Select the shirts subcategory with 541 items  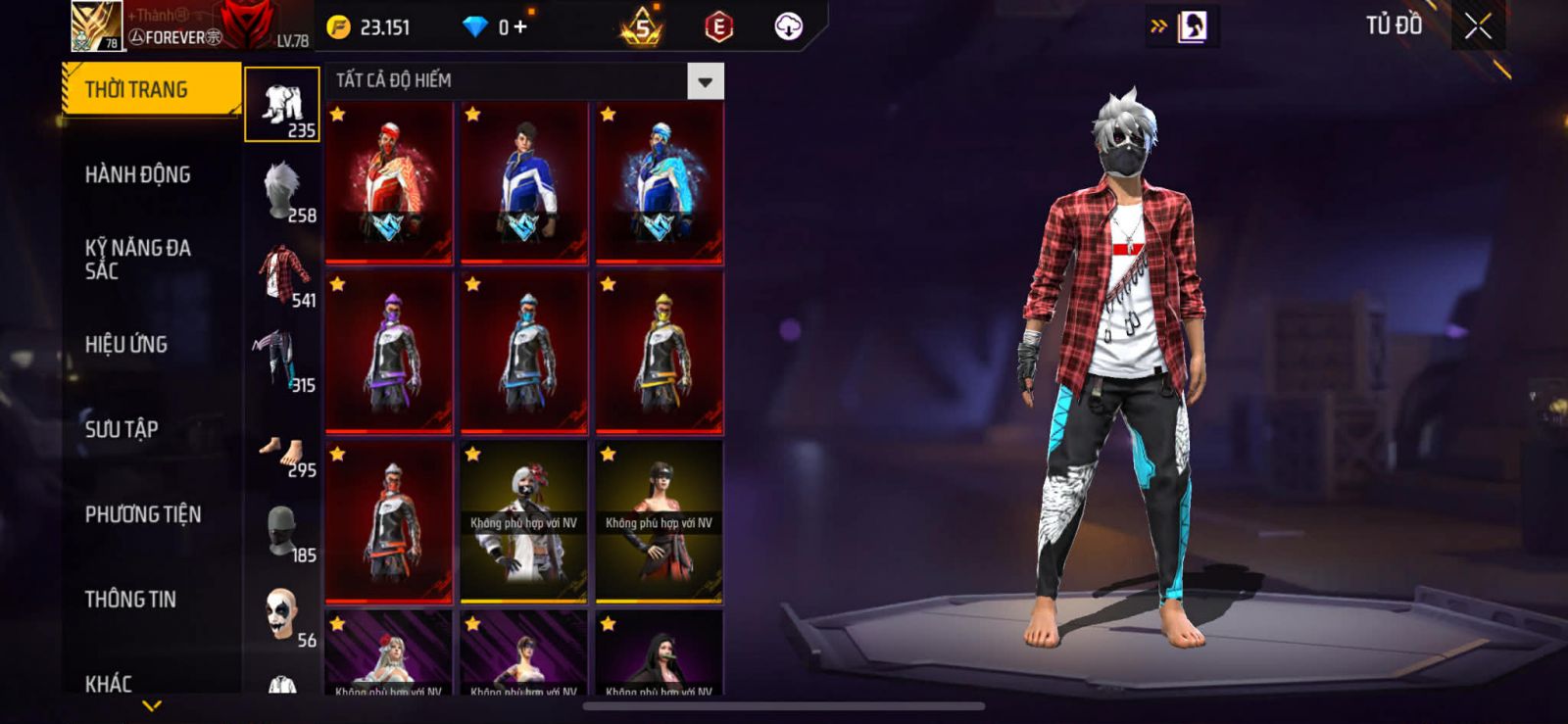point(282,275)
